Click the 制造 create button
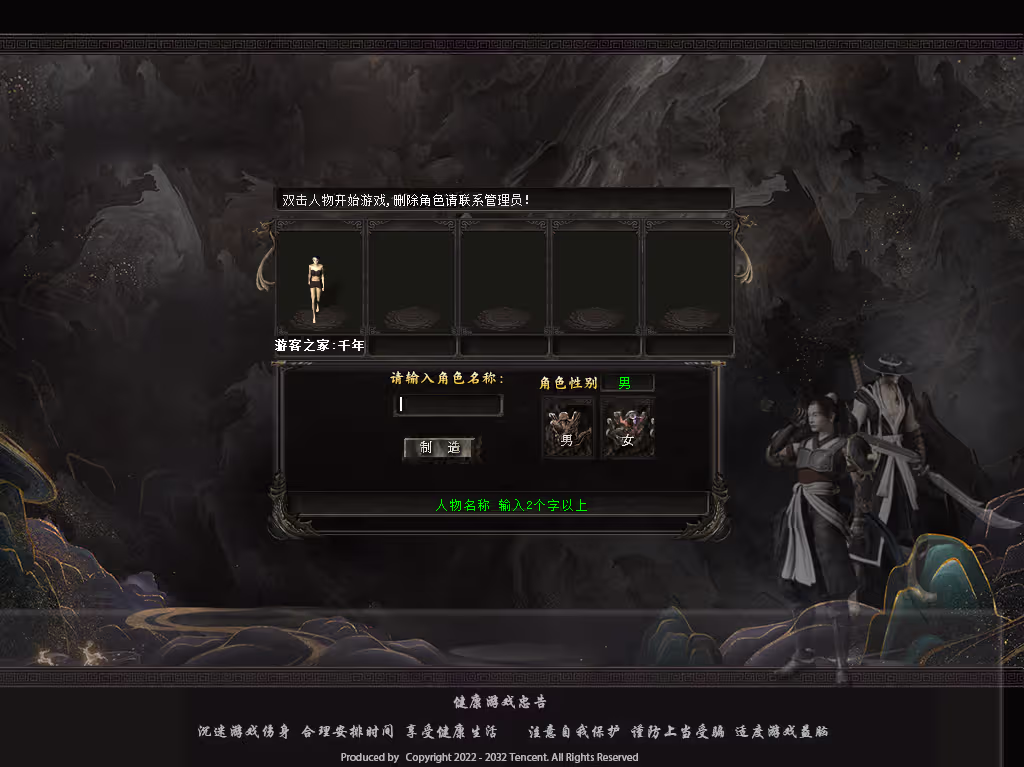This screenshot has height=767, width=1024. [x=439, y=448]
